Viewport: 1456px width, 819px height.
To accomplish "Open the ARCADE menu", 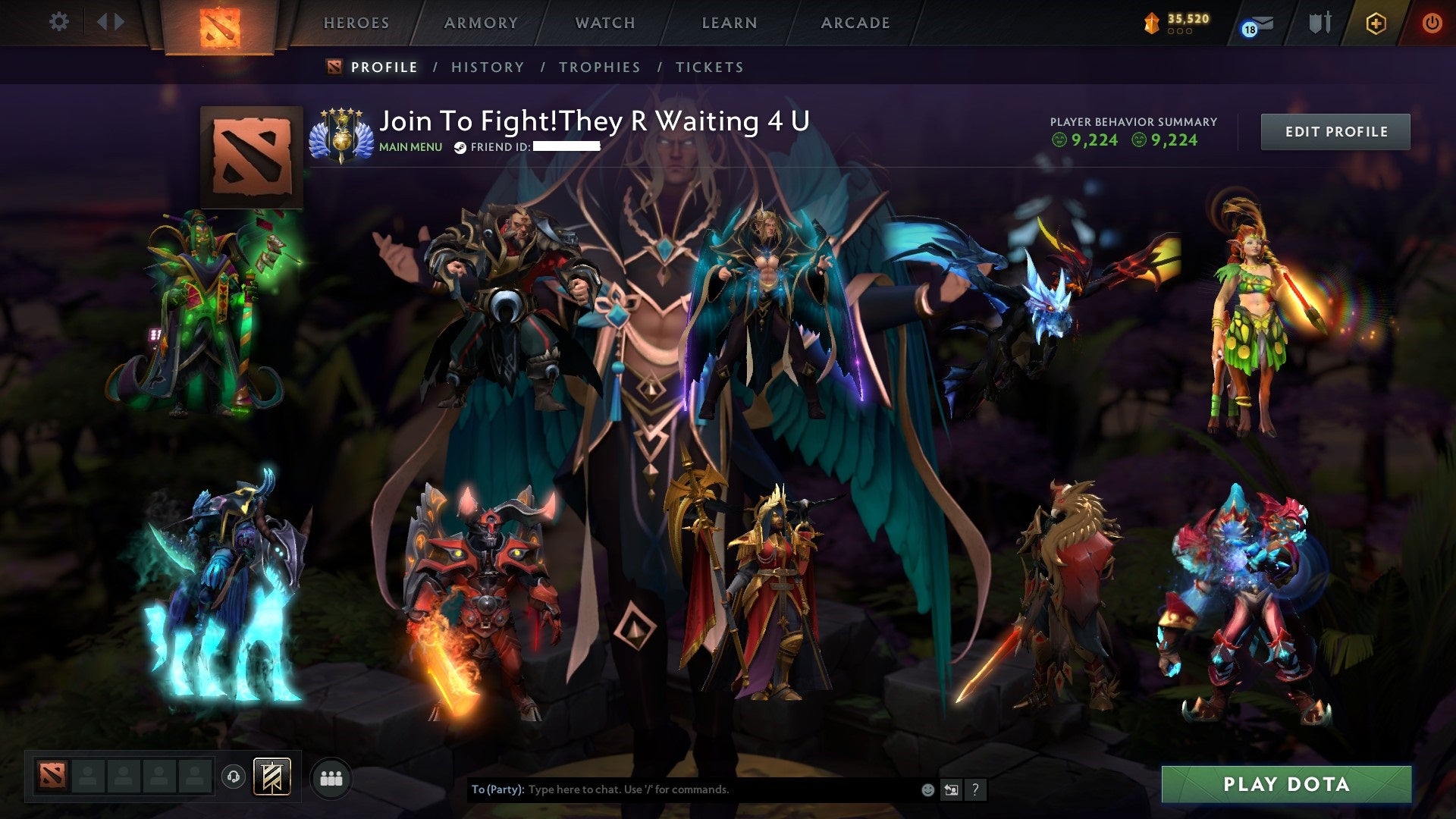I will (x=855, y=23).
